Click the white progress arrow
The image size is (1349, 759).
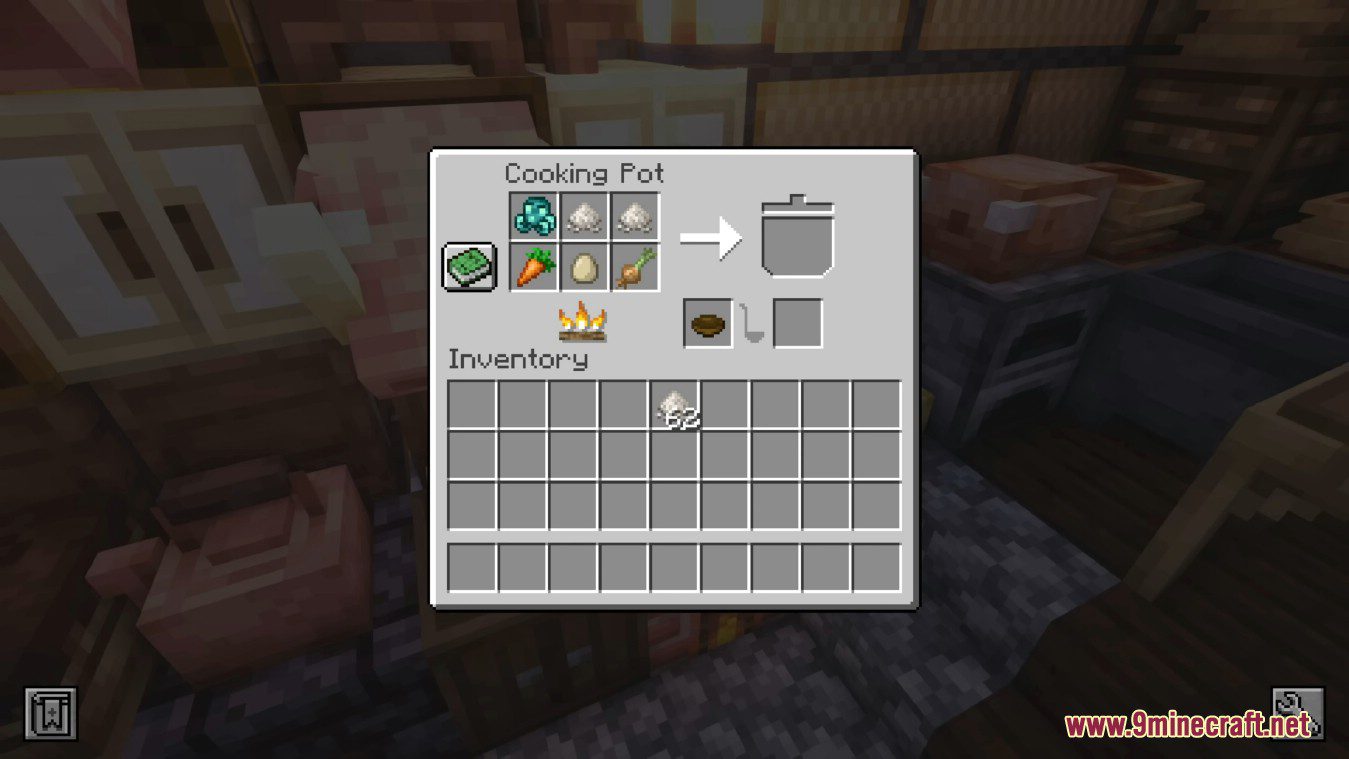(x=711, y=240)
